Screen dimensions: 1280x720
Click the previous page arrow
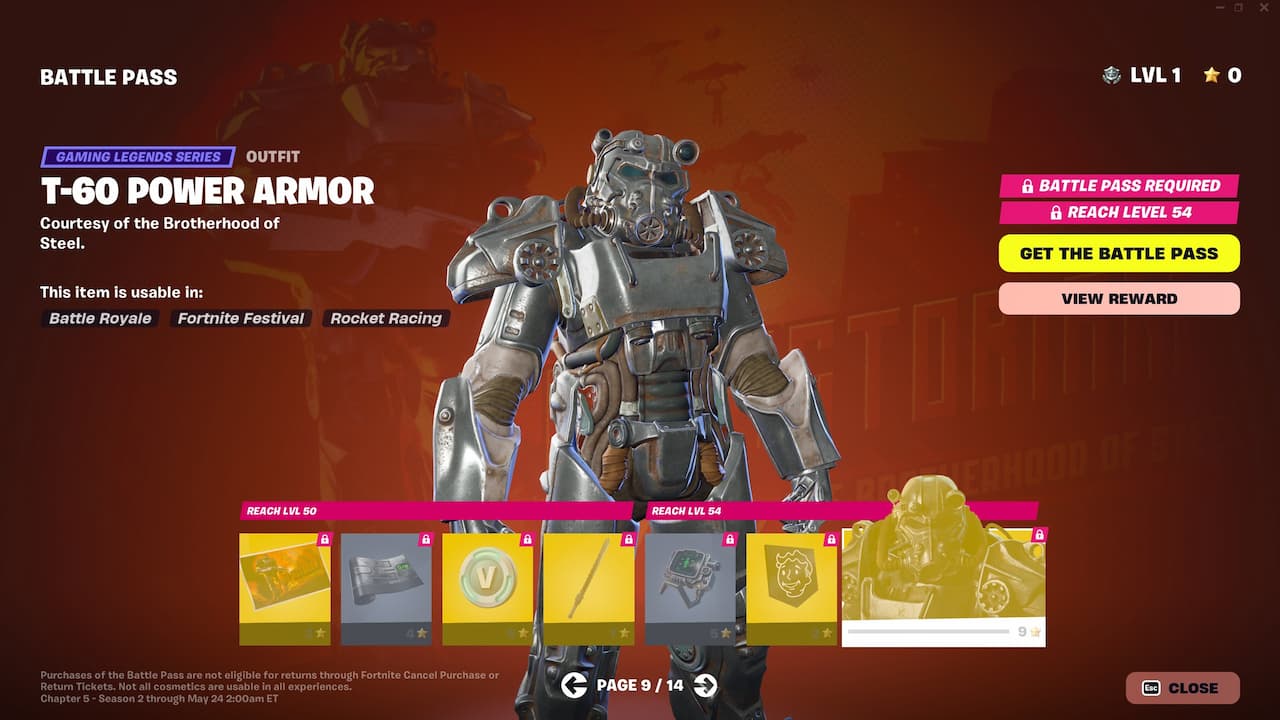coord(575,687)
